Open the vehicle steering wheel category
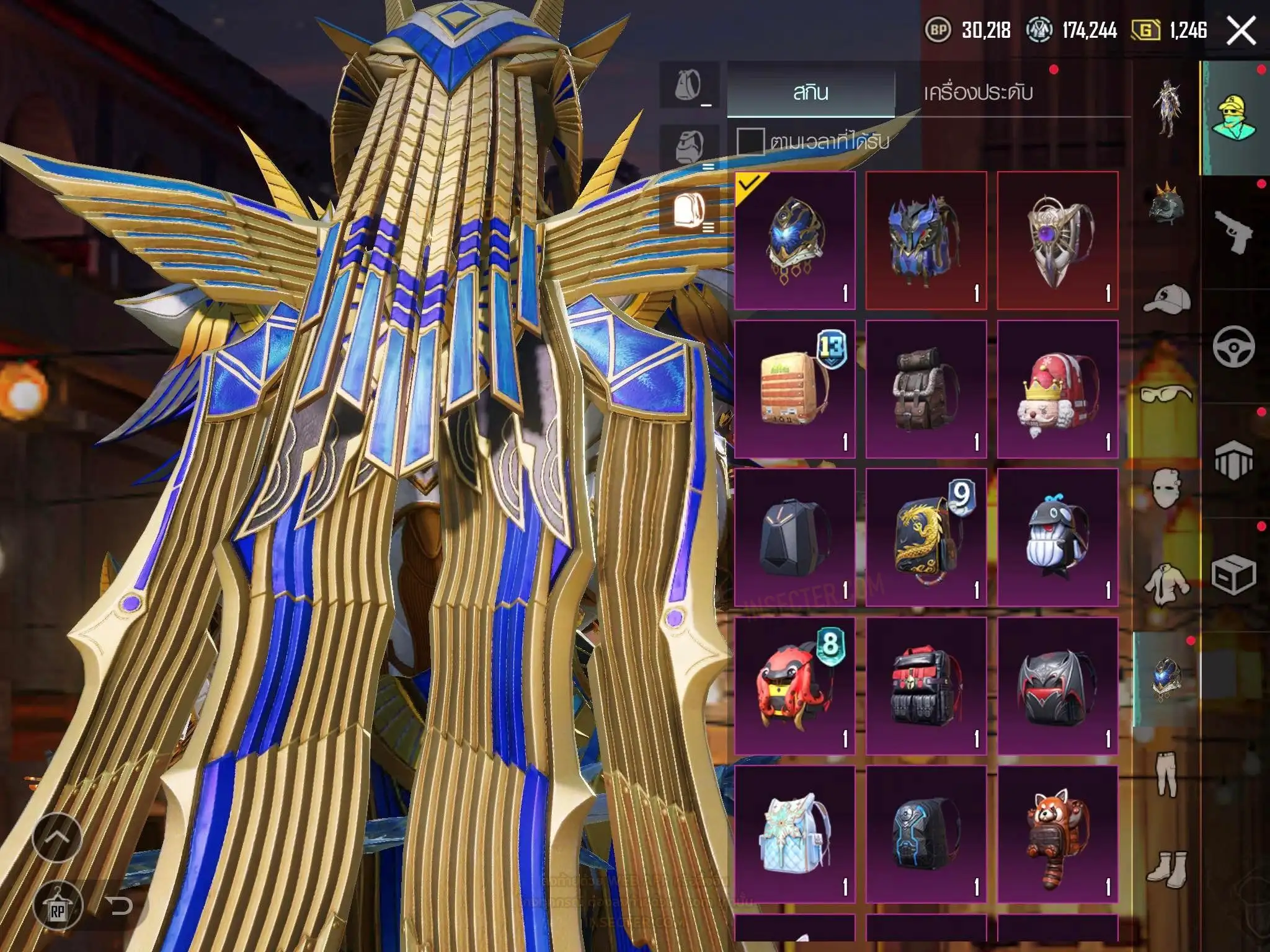The image size is (1270, 952). (1233, 346)
